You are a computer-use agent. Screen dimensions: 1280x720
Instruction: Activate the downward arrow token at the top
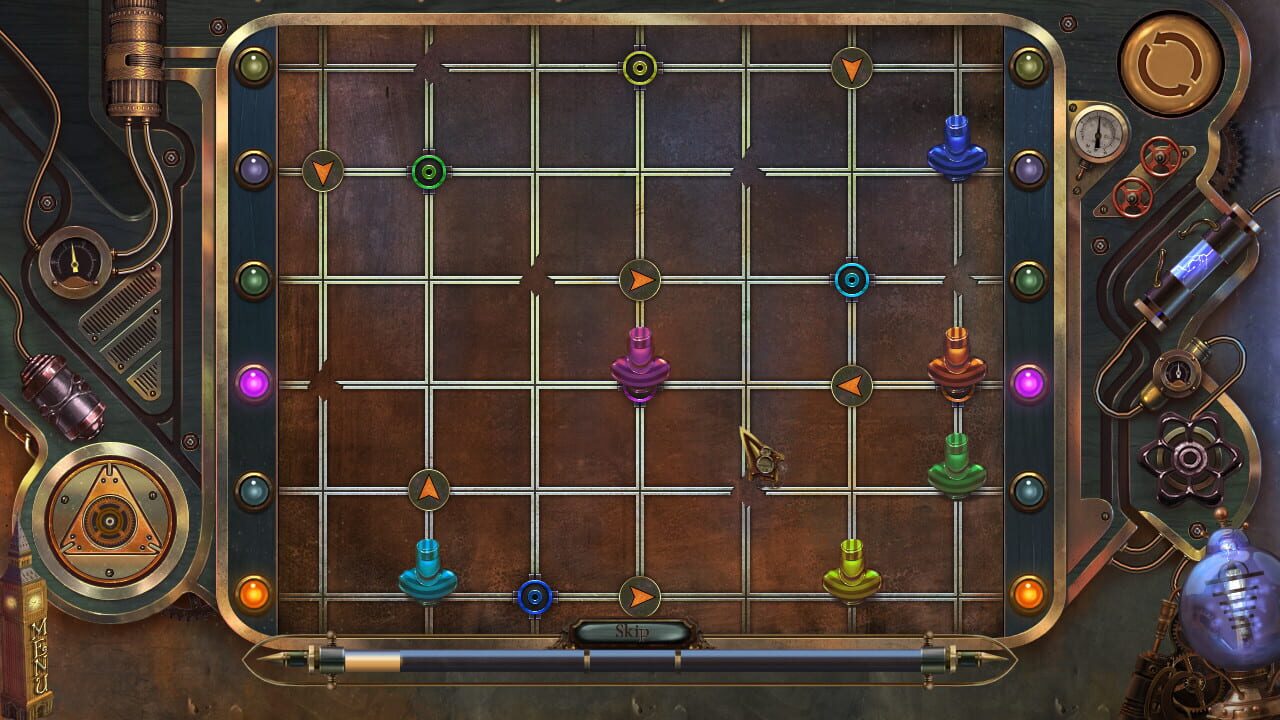[851, 69]
